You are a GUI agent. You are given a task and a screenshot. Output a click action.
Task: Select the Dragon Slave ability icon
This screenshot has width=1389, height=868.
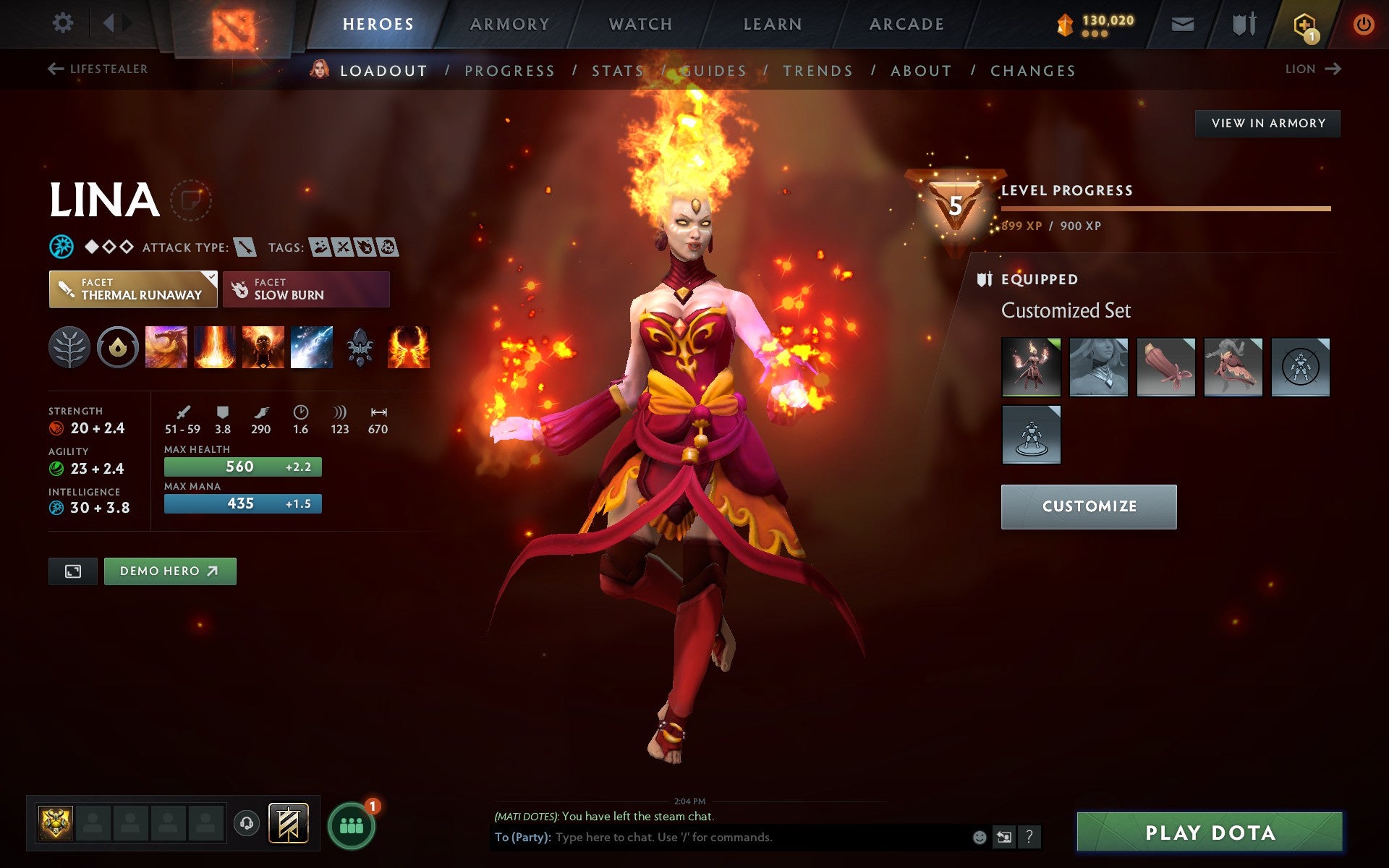coord(167,347)
